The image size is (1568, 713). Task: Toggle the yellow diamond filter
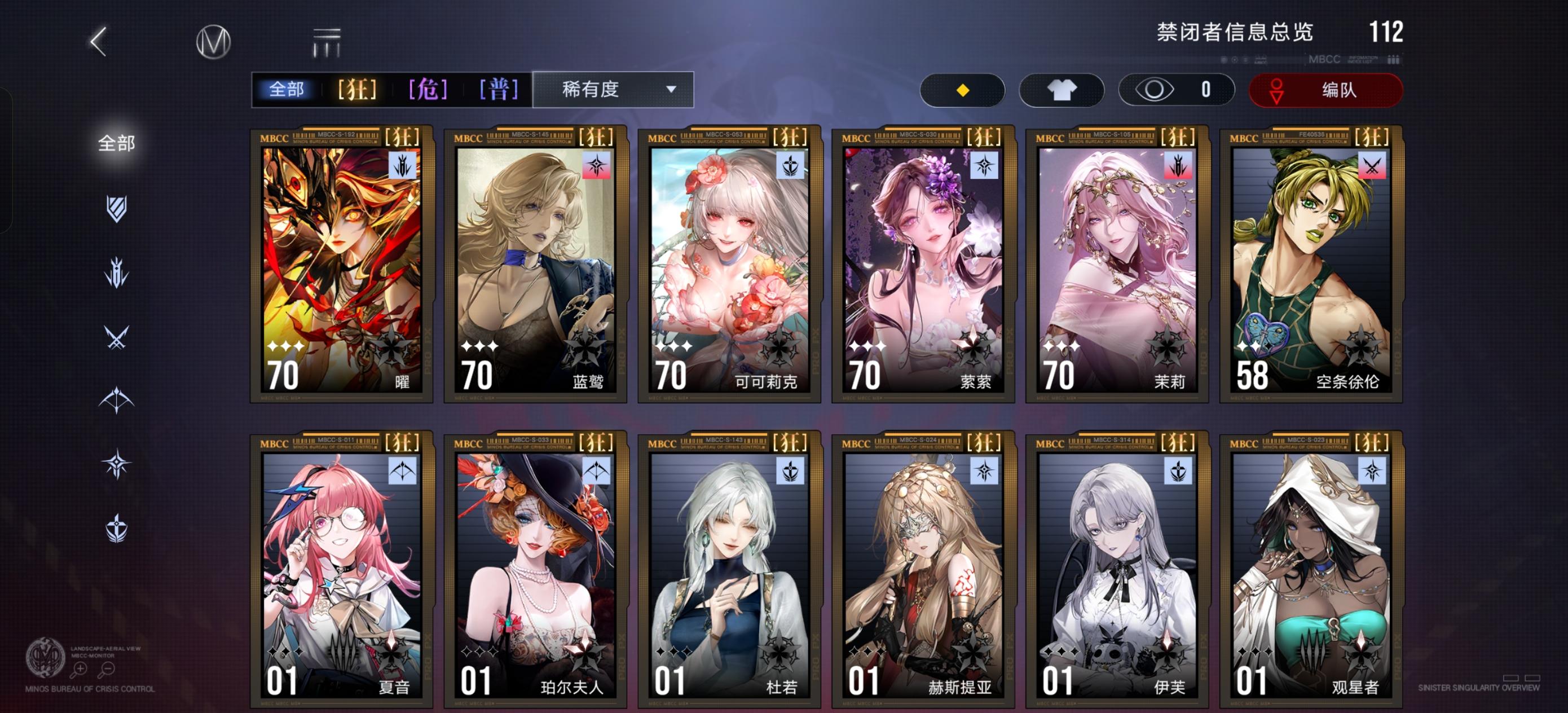(x=963, y=90)
